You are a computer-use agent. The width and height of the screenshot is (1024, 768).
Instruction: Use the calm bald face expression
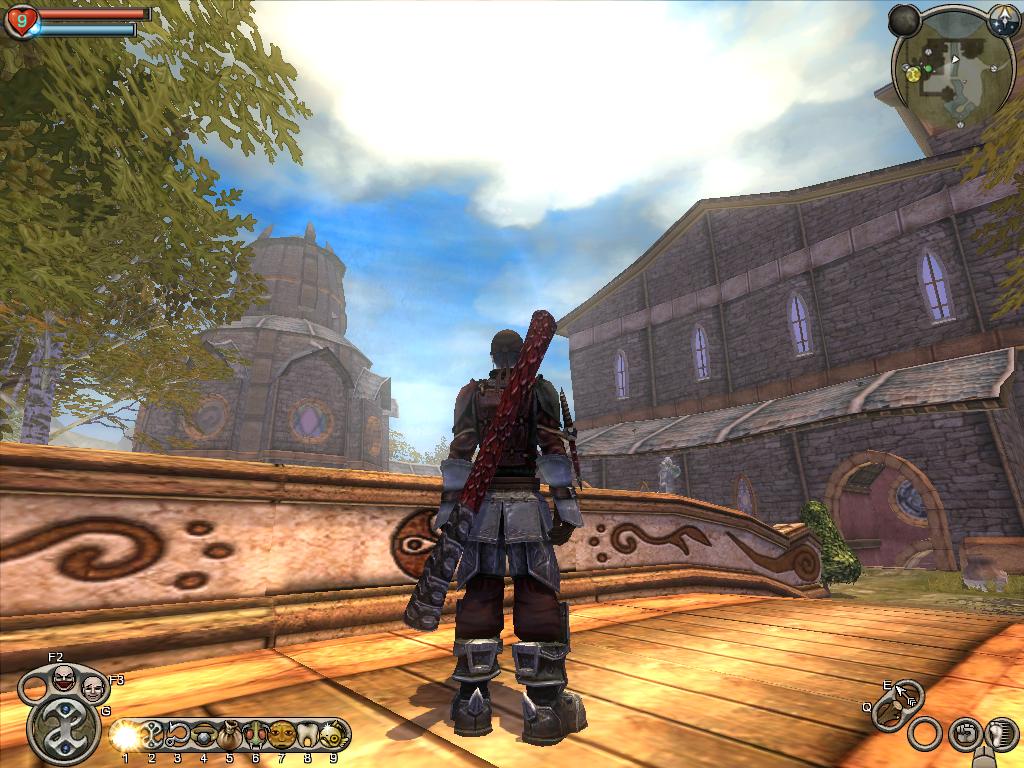(x=93, y=688)
